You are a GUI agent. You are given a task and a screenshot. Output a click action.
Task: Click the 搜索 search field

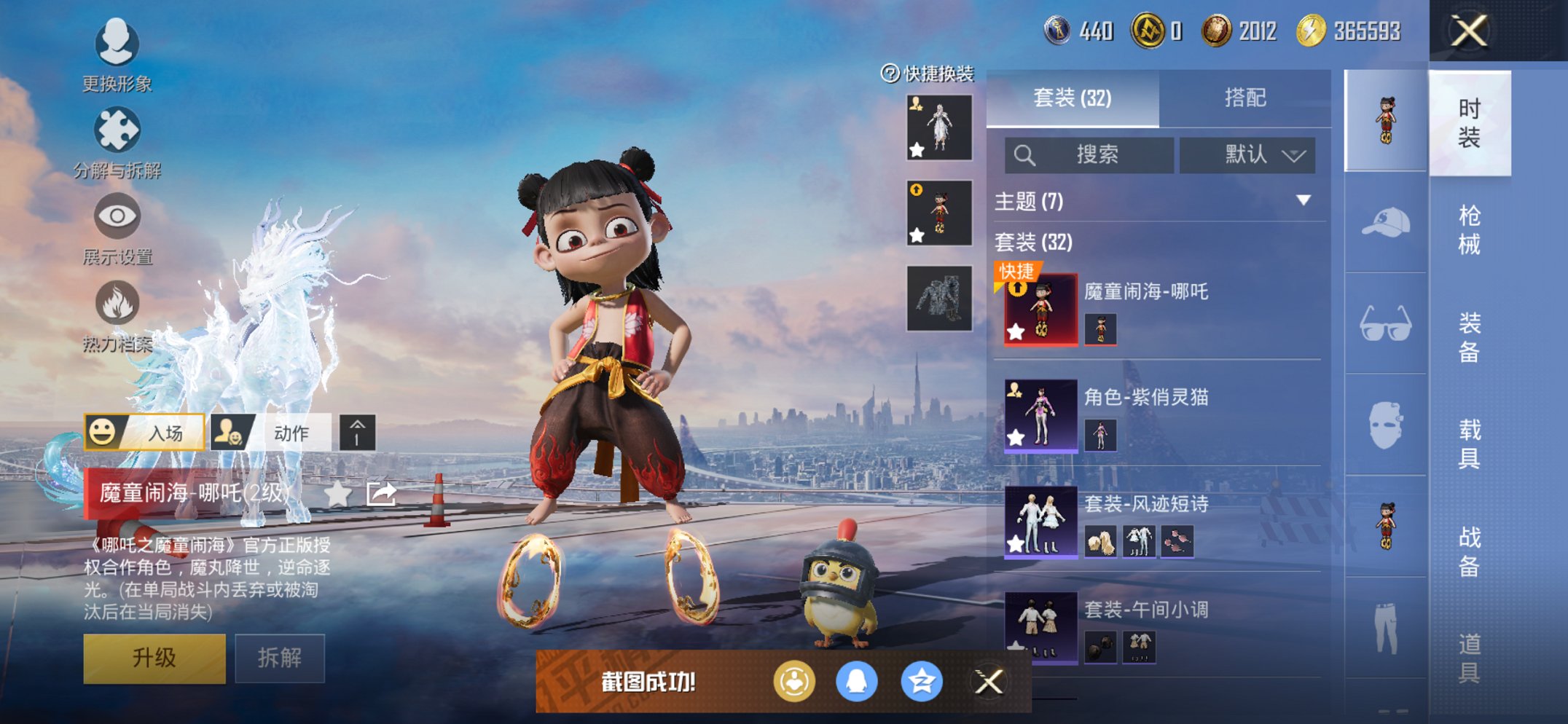(1089, 154)
